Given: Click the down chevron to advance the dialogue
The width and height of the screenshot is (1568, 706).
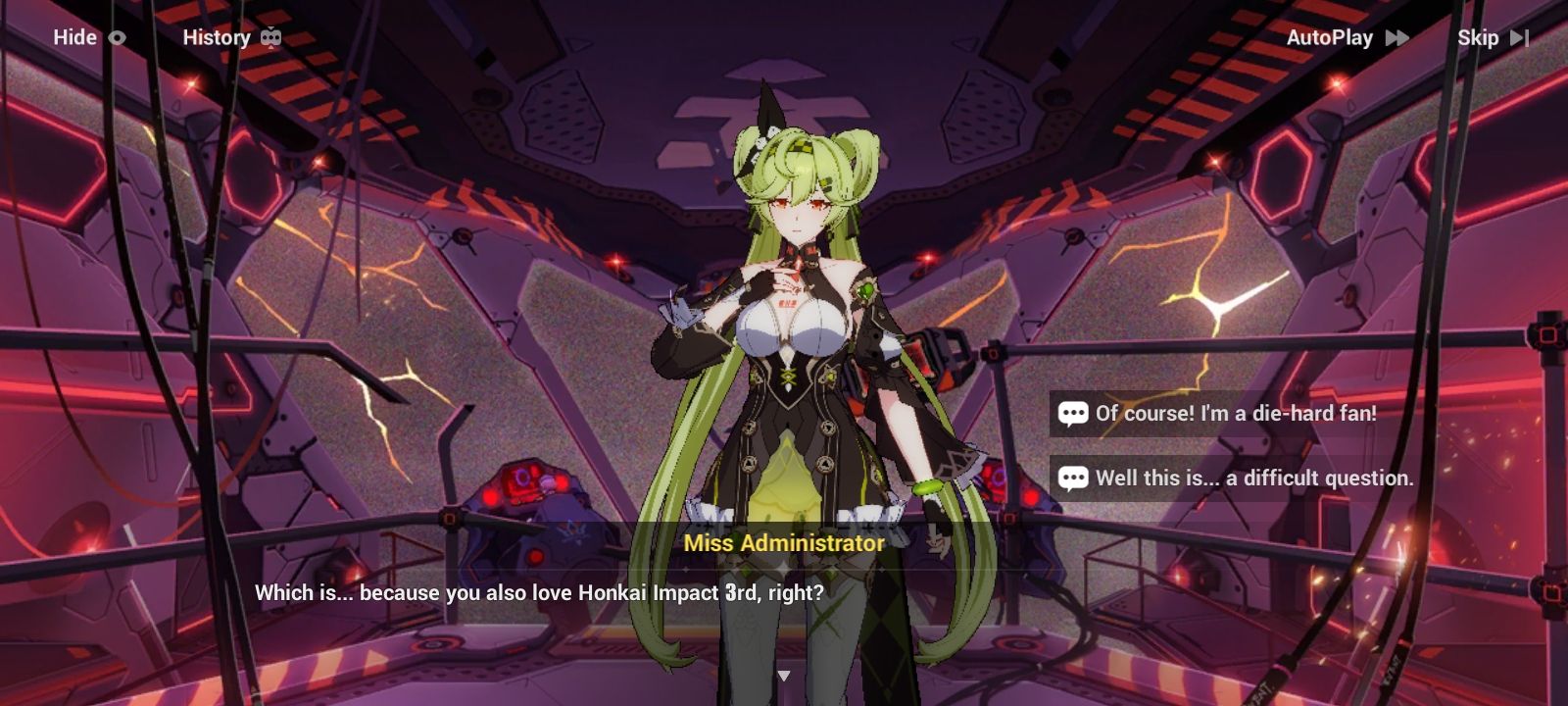Looking at the screenshot, I should (x=784, y=675).
